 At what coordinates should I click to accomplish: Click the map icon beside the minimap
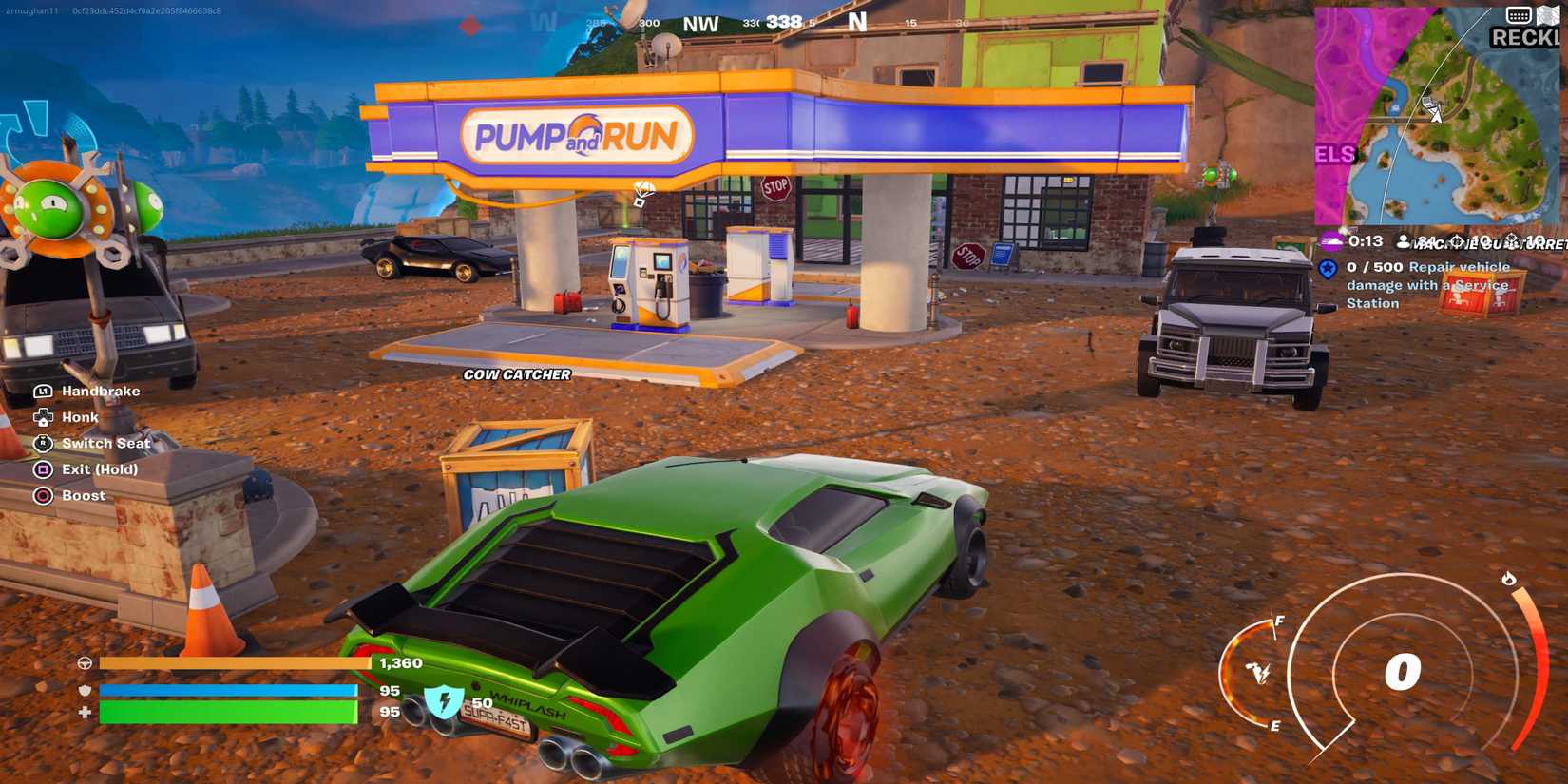coord(1548,15)
